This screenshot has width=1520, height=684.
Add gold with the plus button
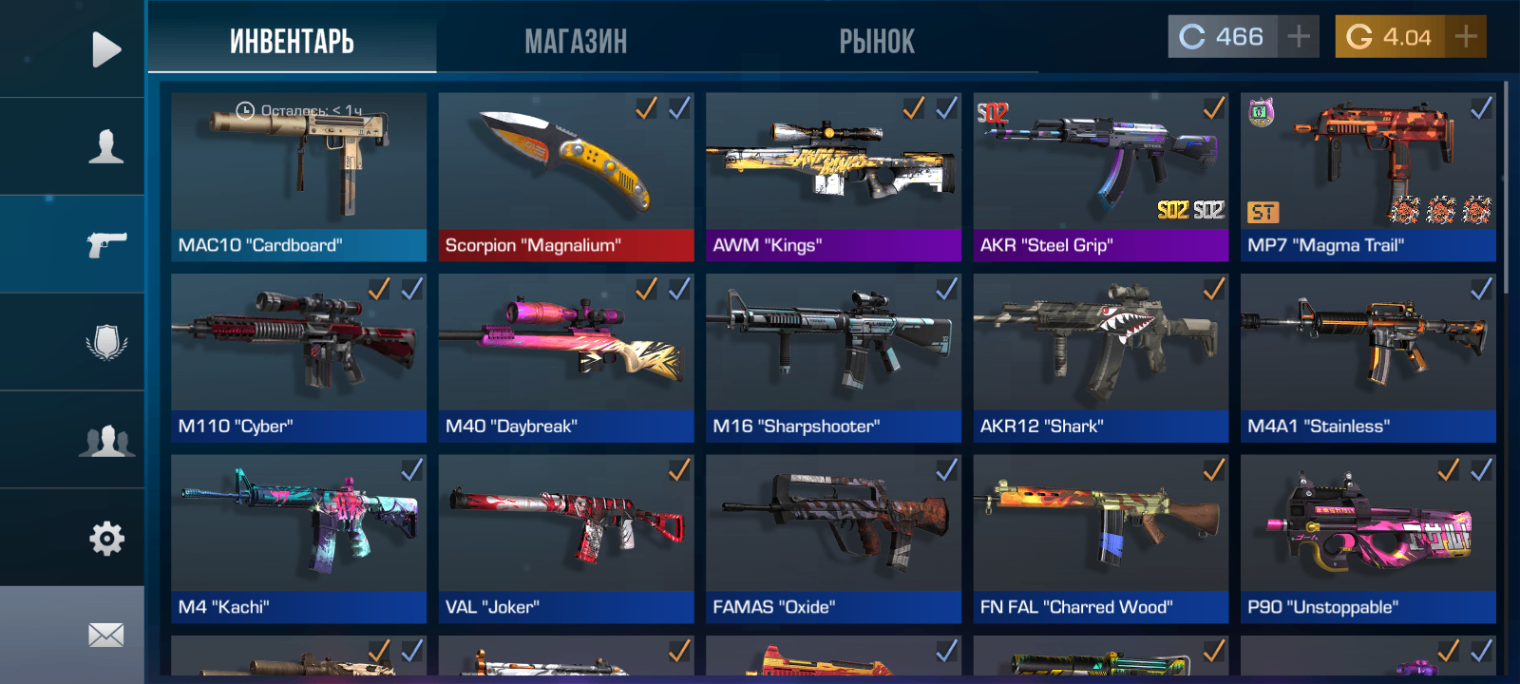tap(1465, 37)
